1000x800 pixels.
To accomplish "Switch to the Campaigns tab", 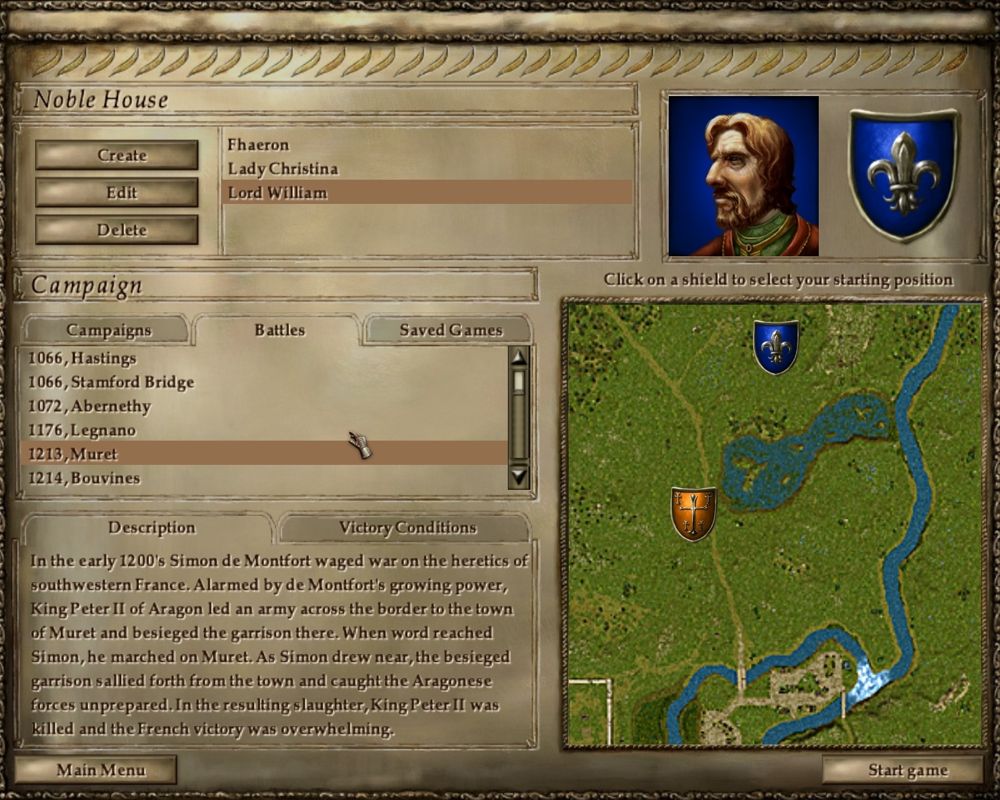I will coord(108,330).
